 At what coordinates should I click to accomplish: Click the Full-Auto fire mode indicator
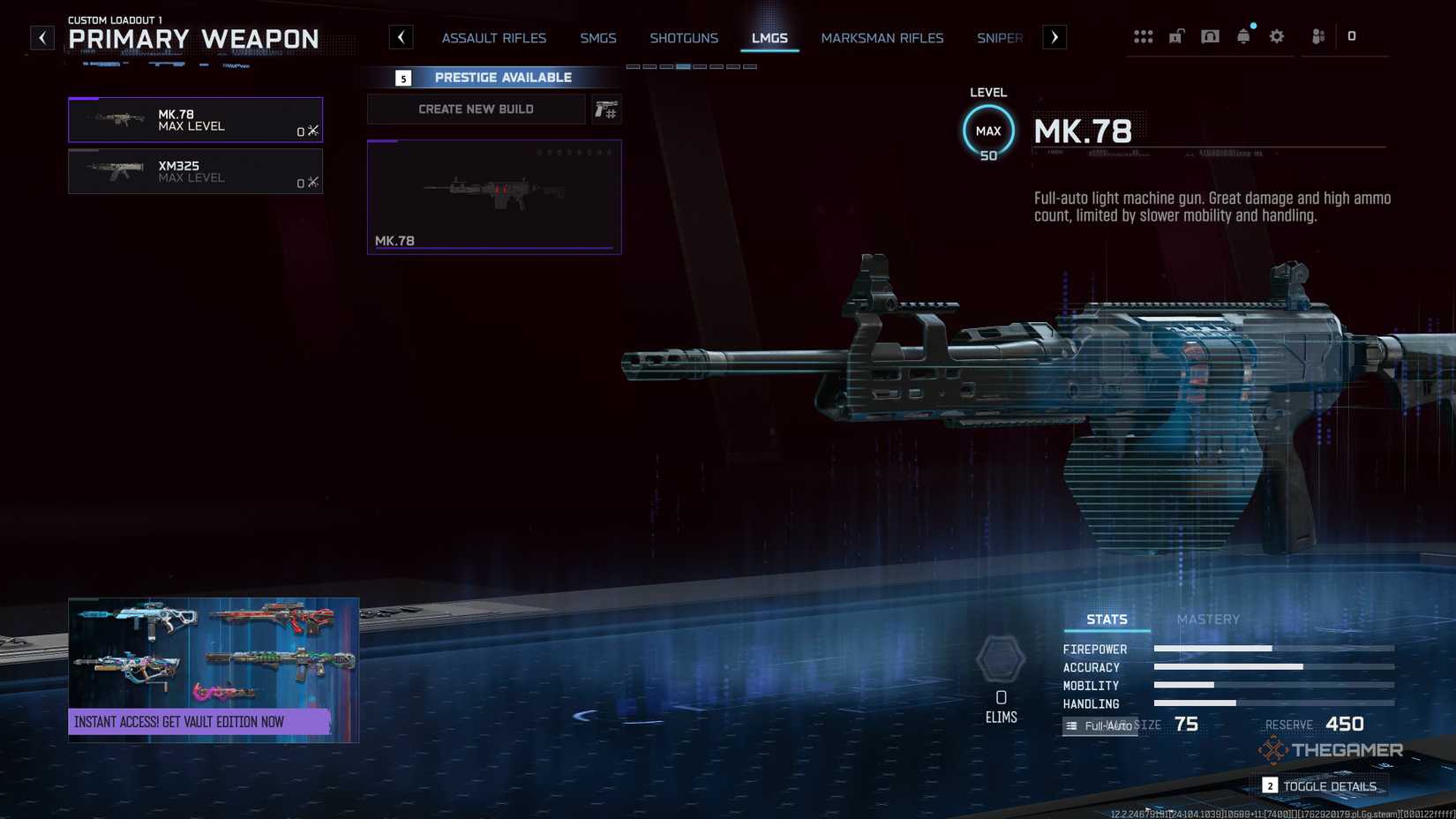[1100, 725]
